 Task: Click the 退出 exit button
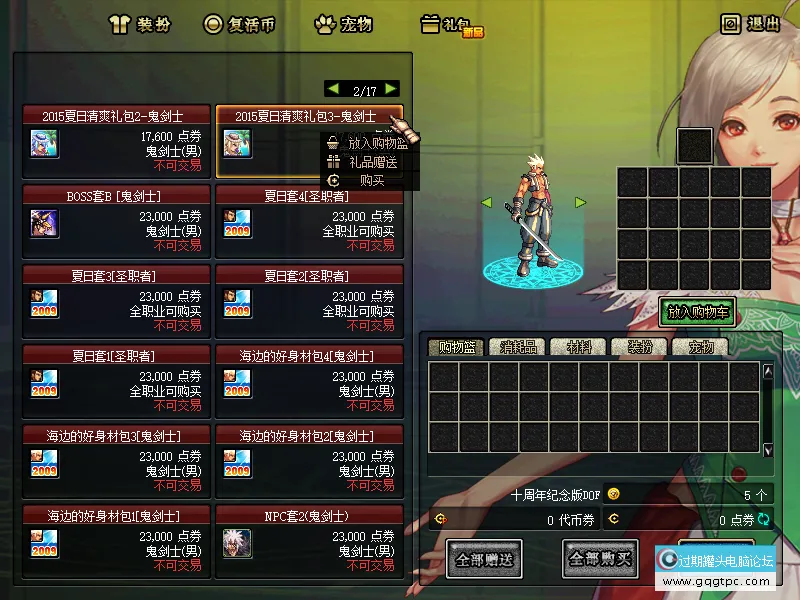[x=751, y=24]
